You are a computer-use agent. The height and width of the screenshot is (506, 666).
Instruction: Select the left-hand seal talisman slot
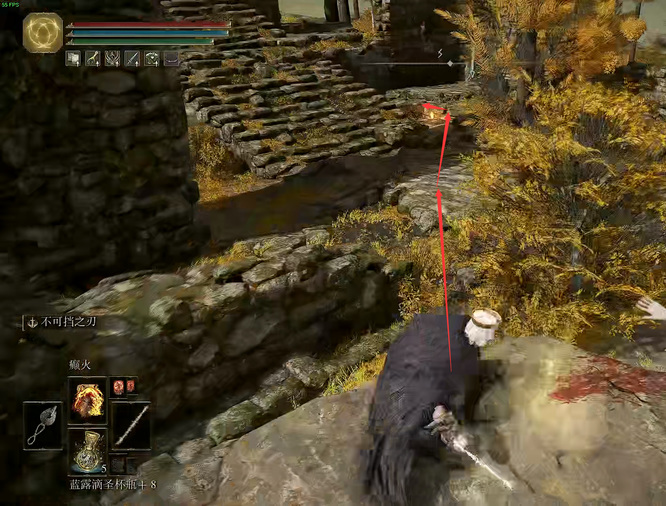(x=43, y=424)
